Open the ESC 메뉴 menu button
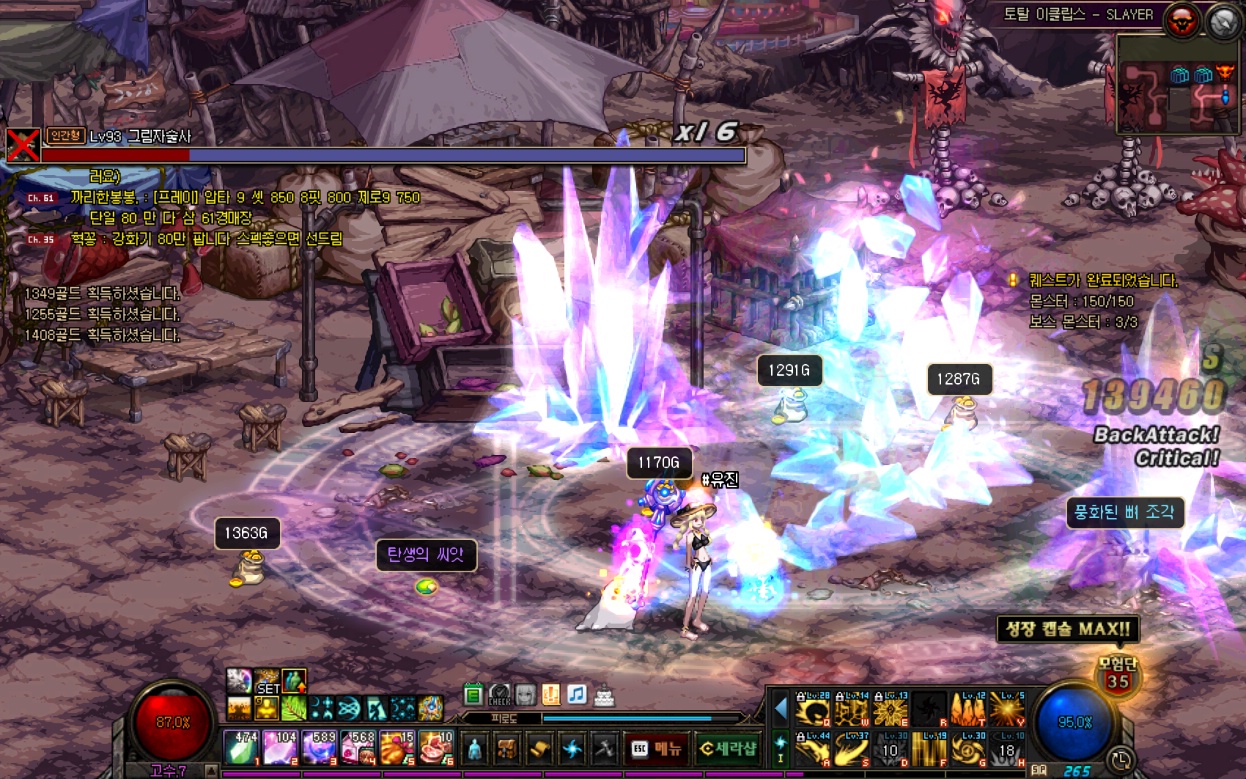1246x779 pixels. coord(654,747)
